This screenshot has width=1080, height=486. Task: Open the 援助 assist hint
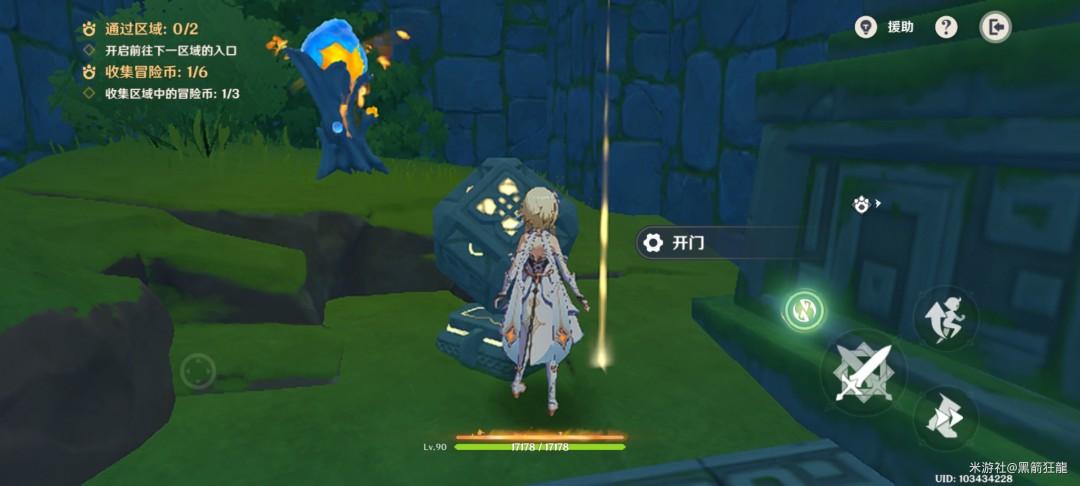pos(886,27)
